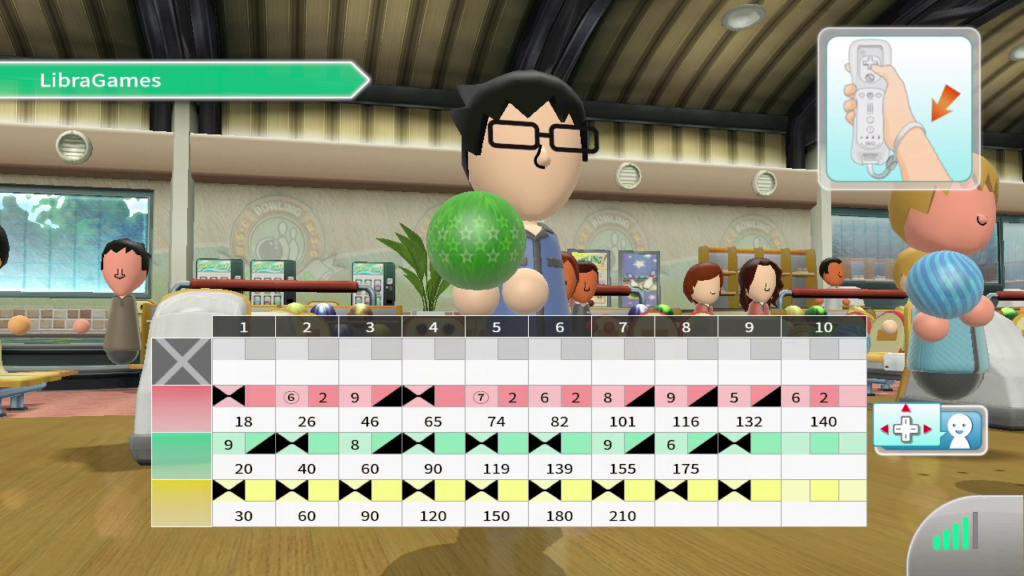Choose the yellow player's scoreboard row color tile

(181, 502)
